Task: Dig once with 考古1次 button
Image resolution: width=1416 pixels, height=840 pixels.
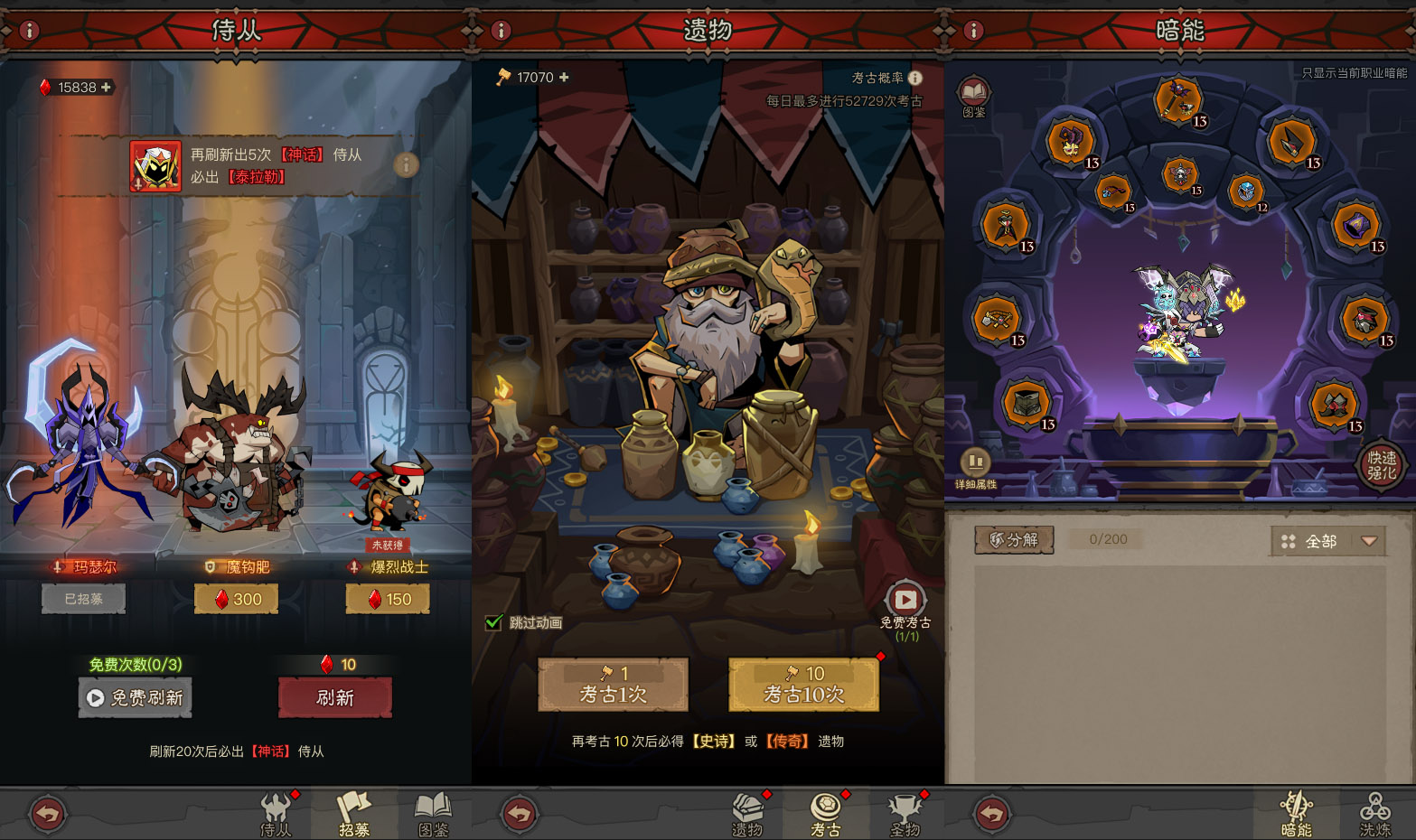Action: tap(613, 685)
